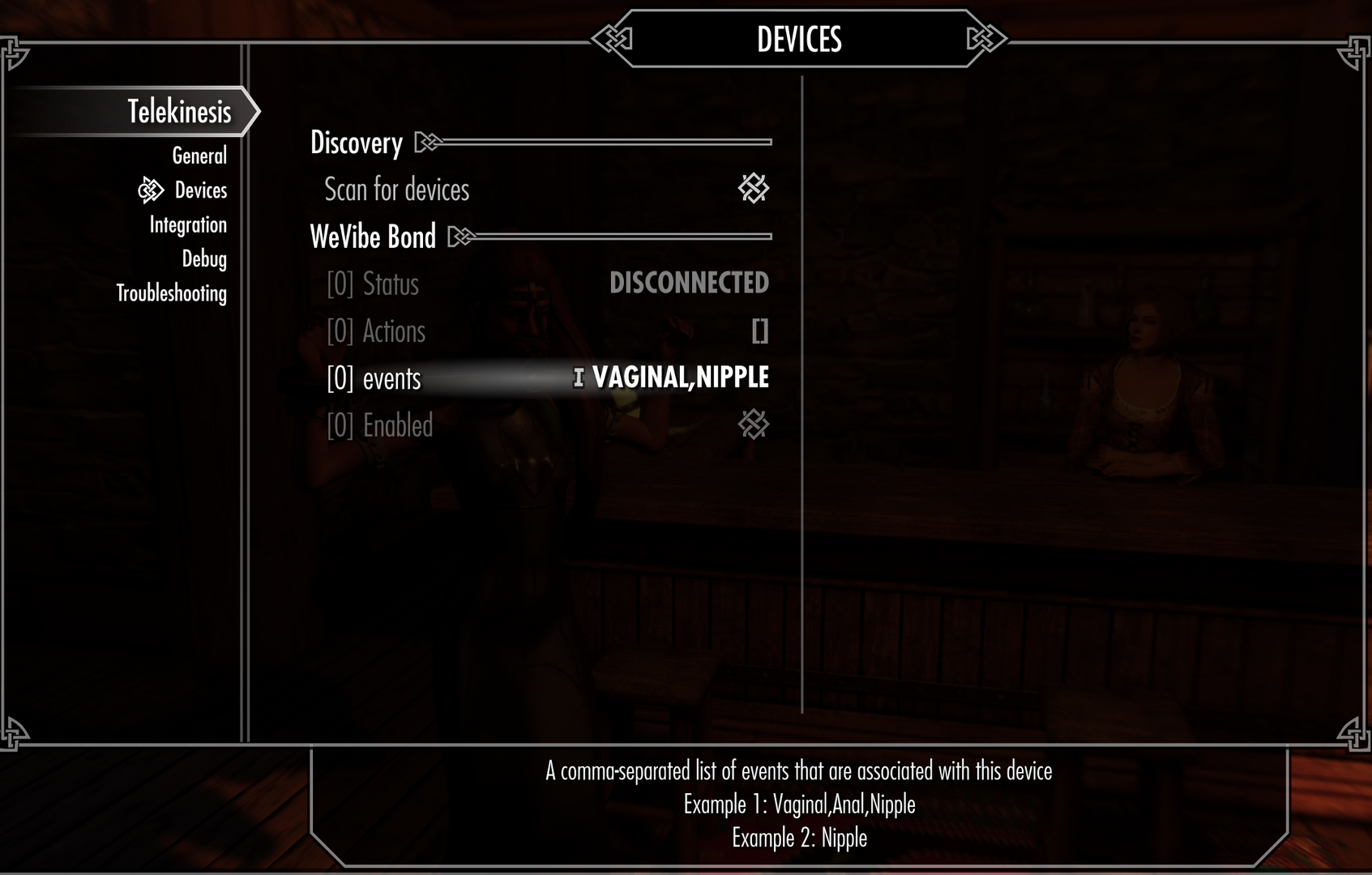1372x875 pixels.
Task: Click the VAGINAL,NIPPLE events text field
Action: pyautogui.click(x=681, y=377)
